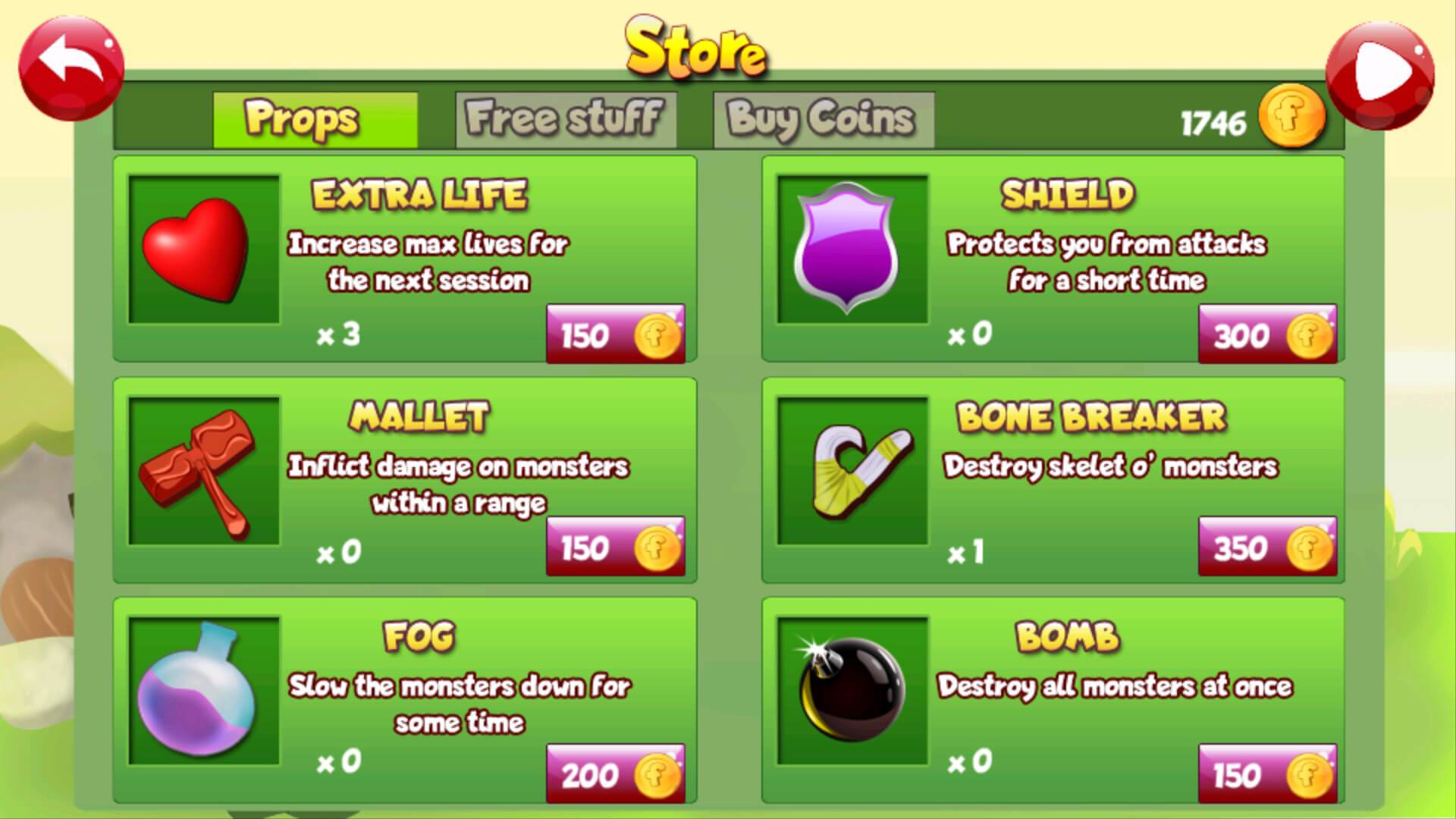Purchase the Shield for 300 coins
The height and width of the screenshot is (819, 1456).
pos(1266,335)
